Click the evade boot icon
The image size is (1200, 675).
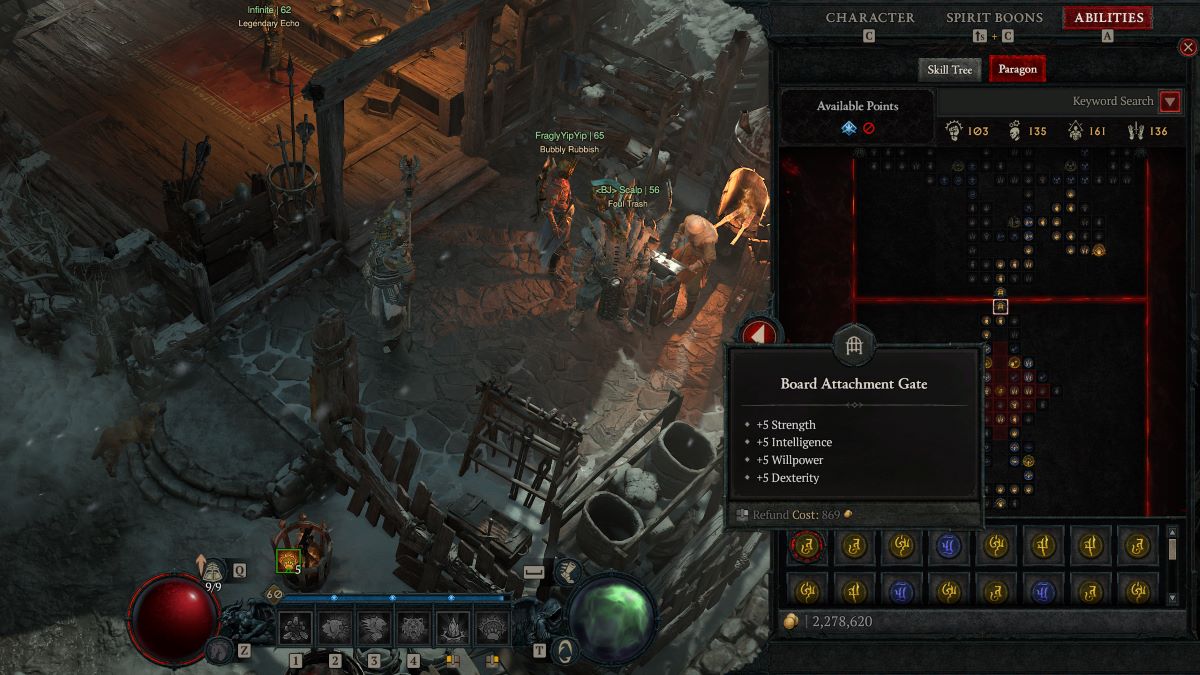(567, 571)
